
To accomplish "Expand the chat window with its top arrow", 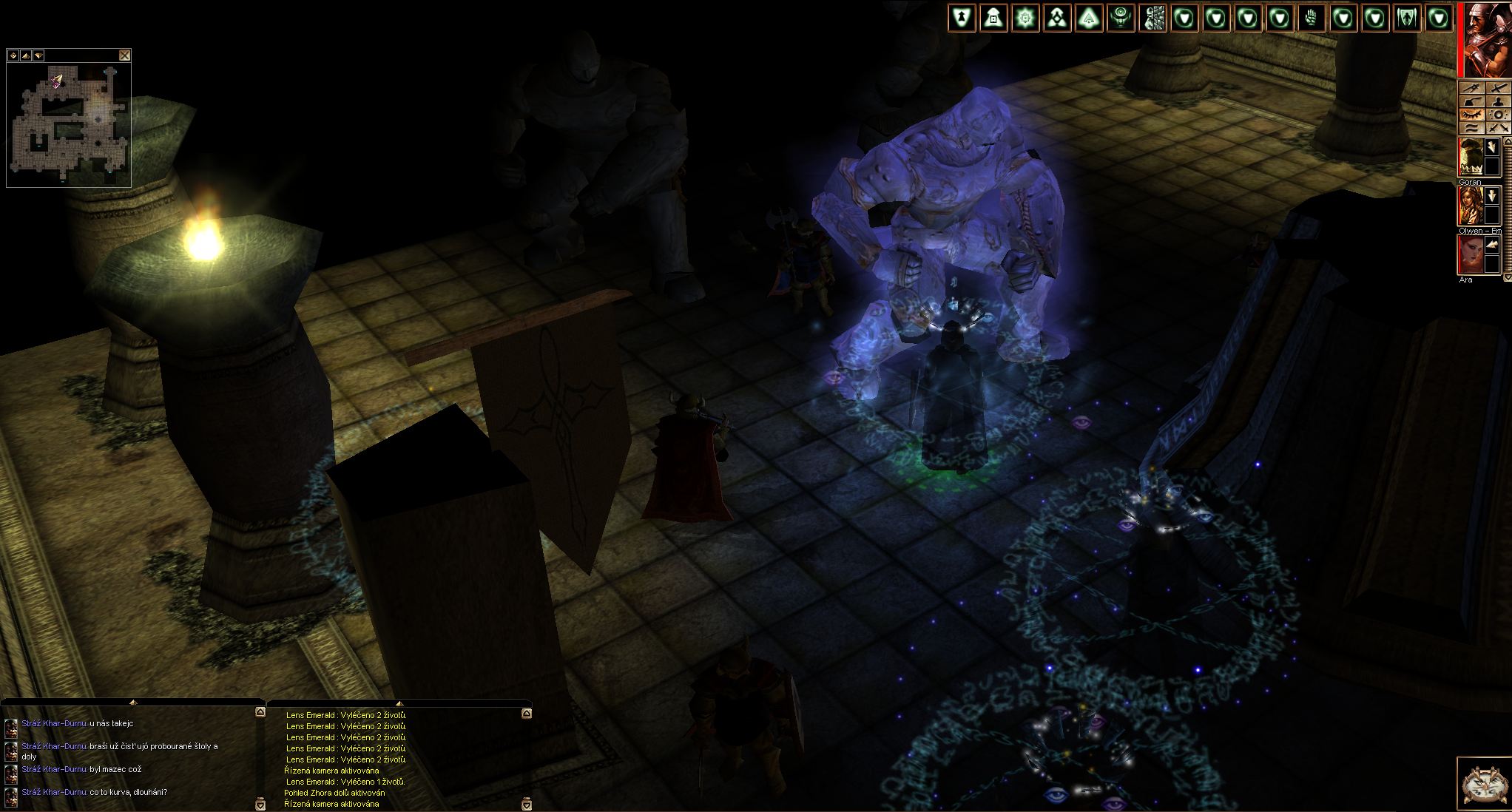I will click(x=132, y=702).
